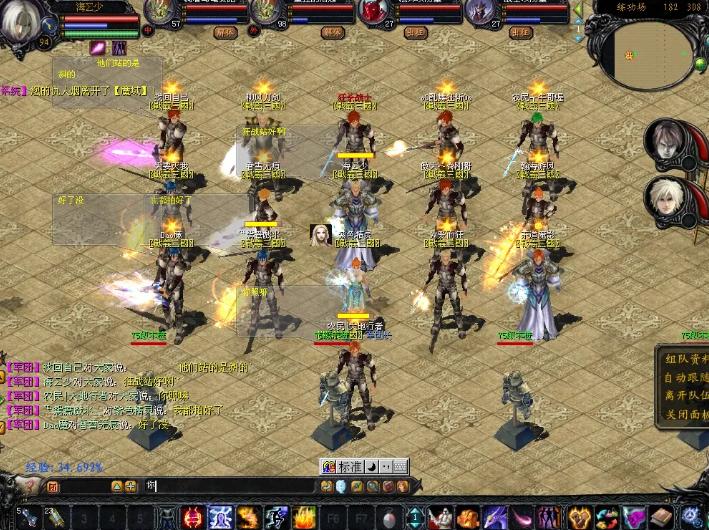The height and width of the screenshot is (530, 709).
Task: Activate the red rune skill on the hotbar
Action: pyautogui.click(x=193, y=517)
